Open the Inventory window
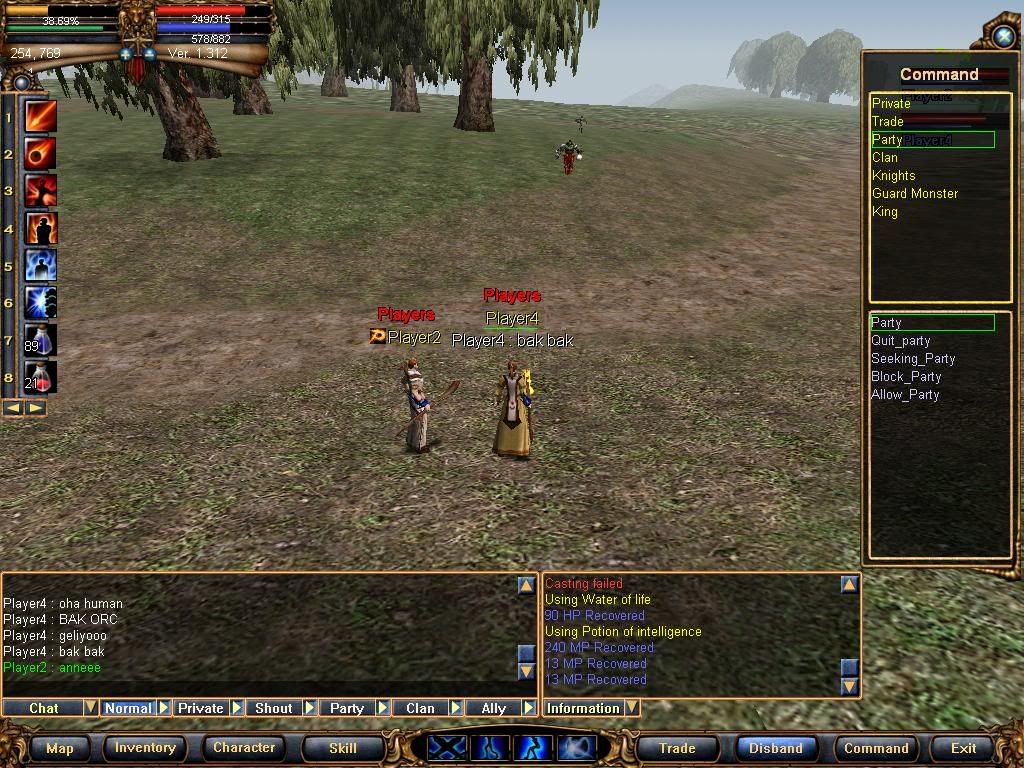Image resolution: width=1024 pixels, height=768 pixels. pos(145,748)
